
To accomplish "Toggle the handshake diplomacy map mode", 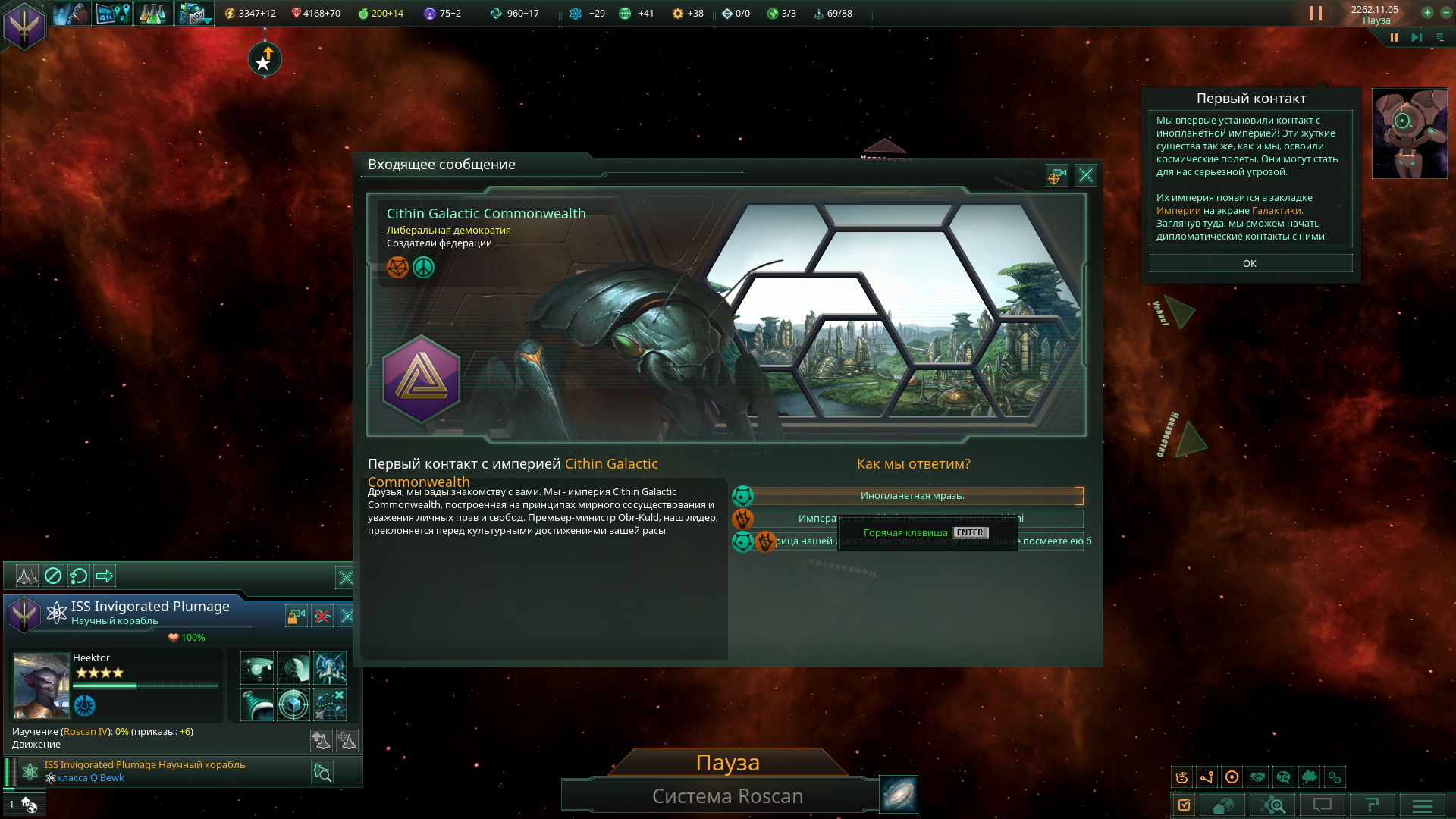I will tap(1257, 777).
